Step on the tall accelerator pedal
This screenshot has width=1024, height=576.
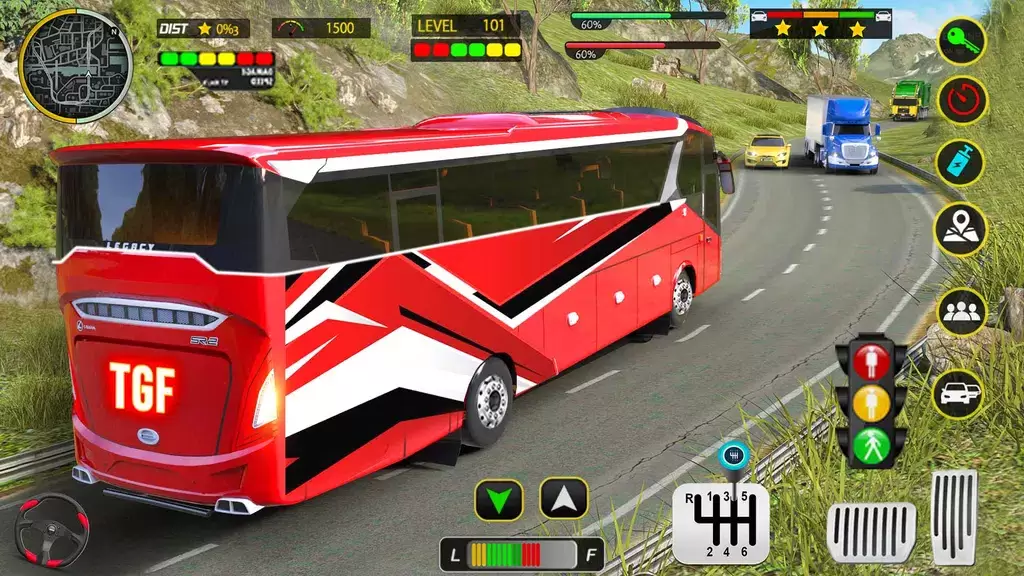tap(953, 516)
